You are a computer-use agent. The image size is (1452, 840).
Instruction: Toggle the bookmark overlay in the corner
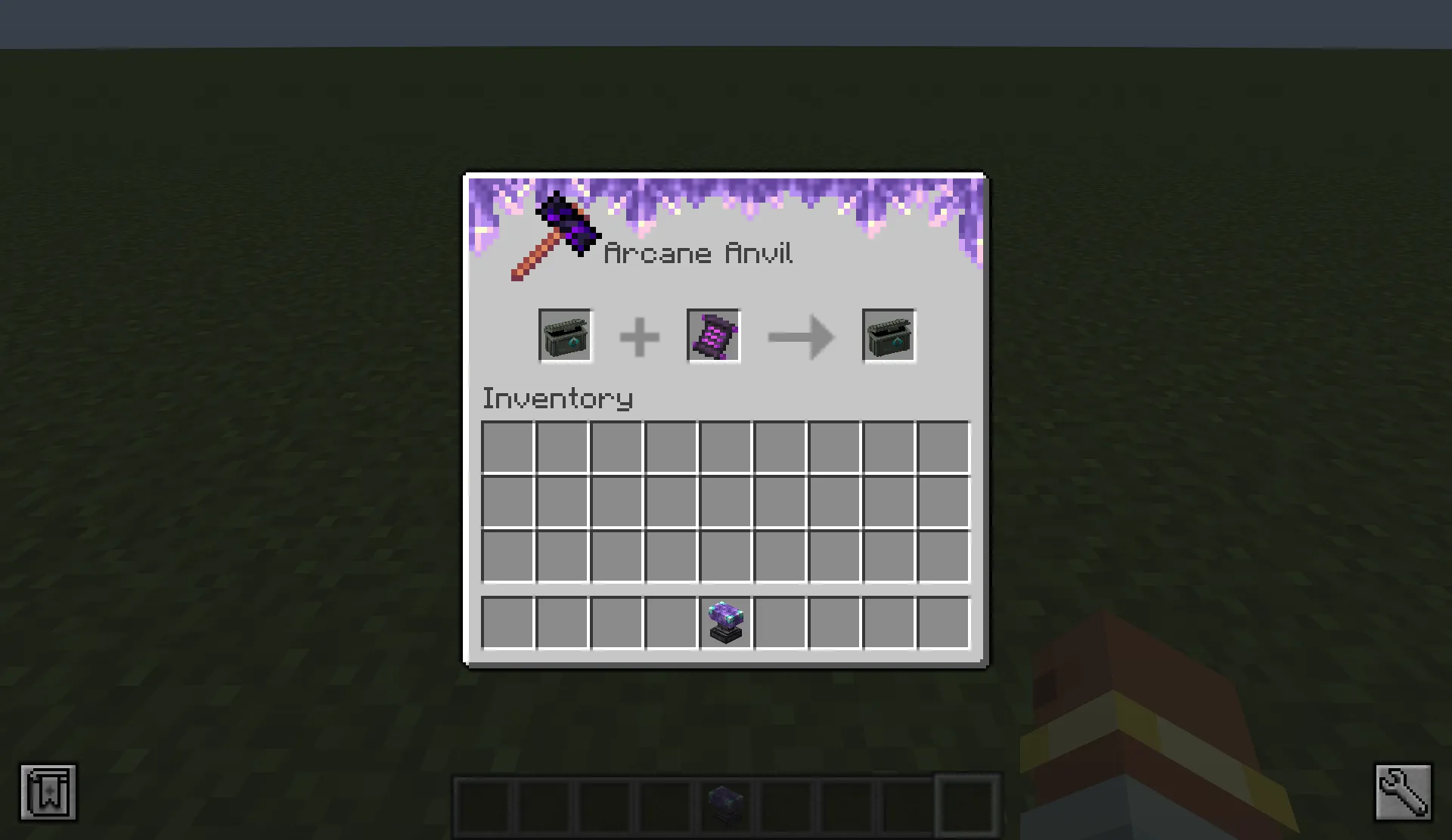48,792
